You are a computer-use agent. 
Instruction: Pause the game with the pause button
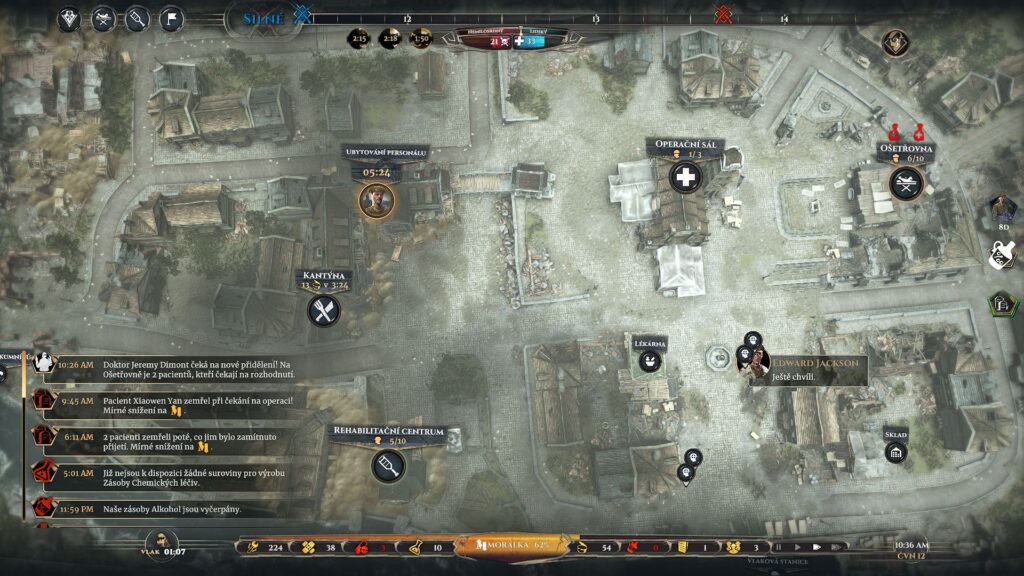(778, 547)
